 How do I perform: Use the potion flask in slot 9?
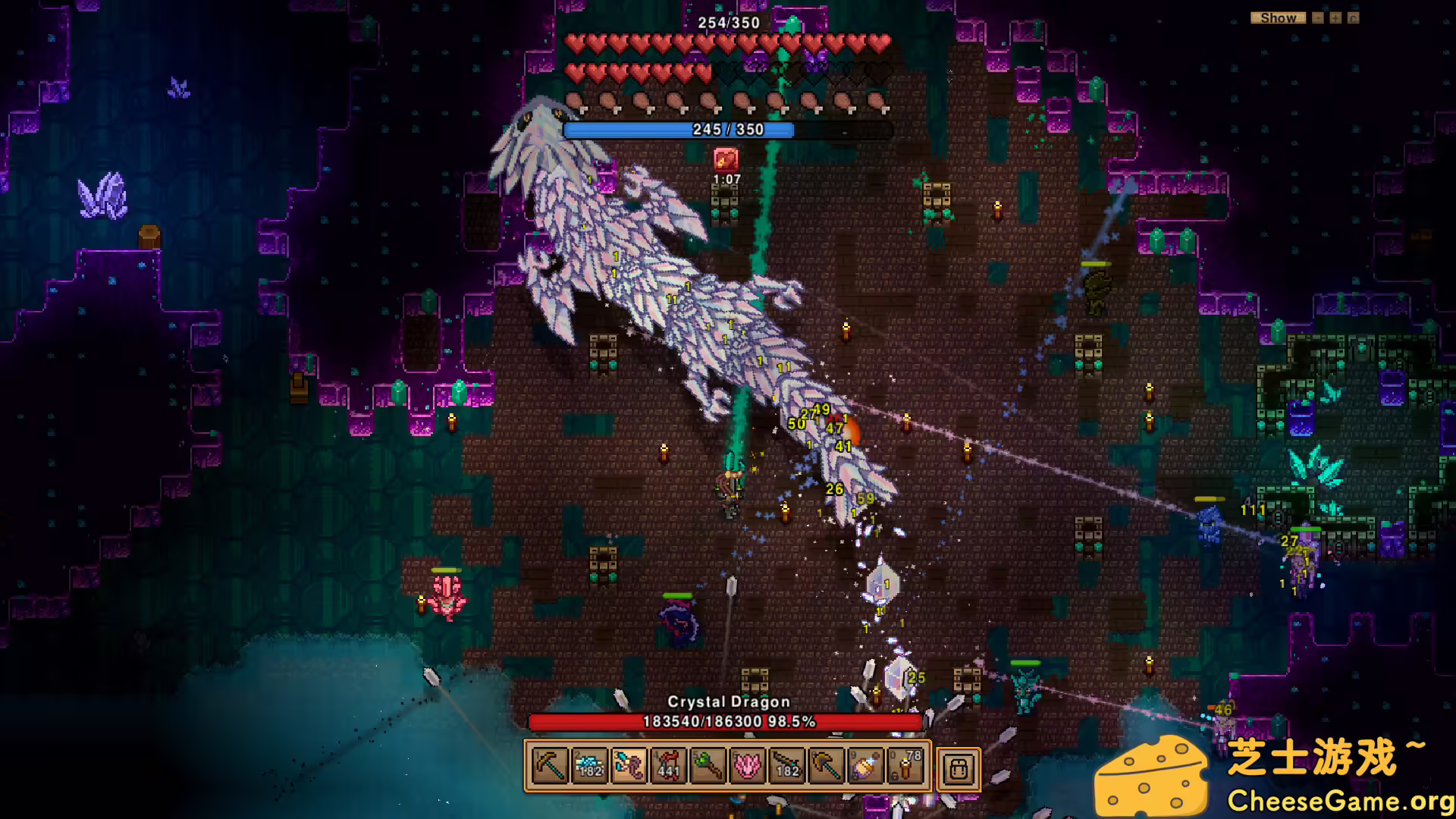pos(865,767)
